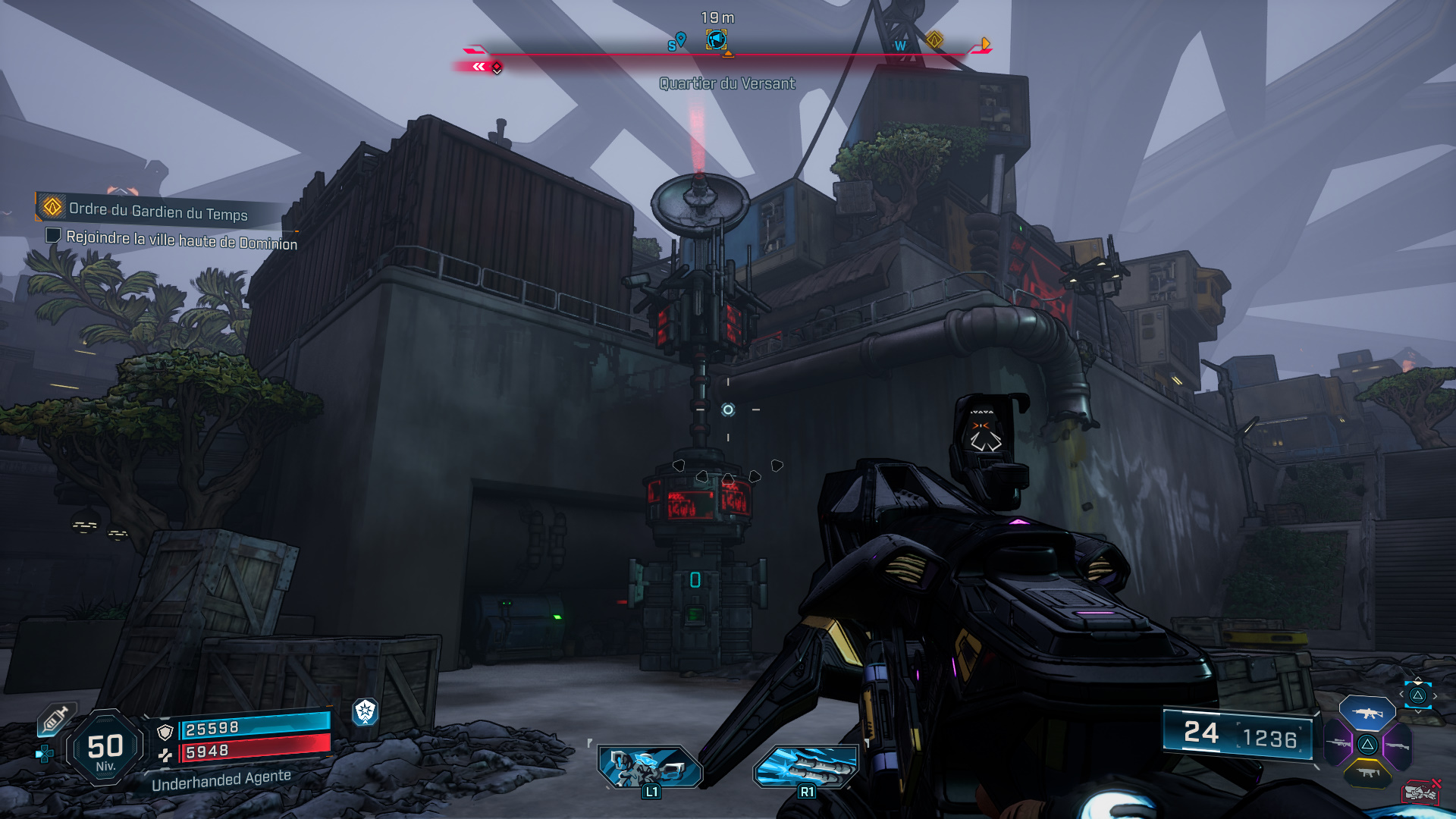Click the Guardian Rank star emblem
The height and width of the screenshot is (819, 1456).
click(366, 711)
